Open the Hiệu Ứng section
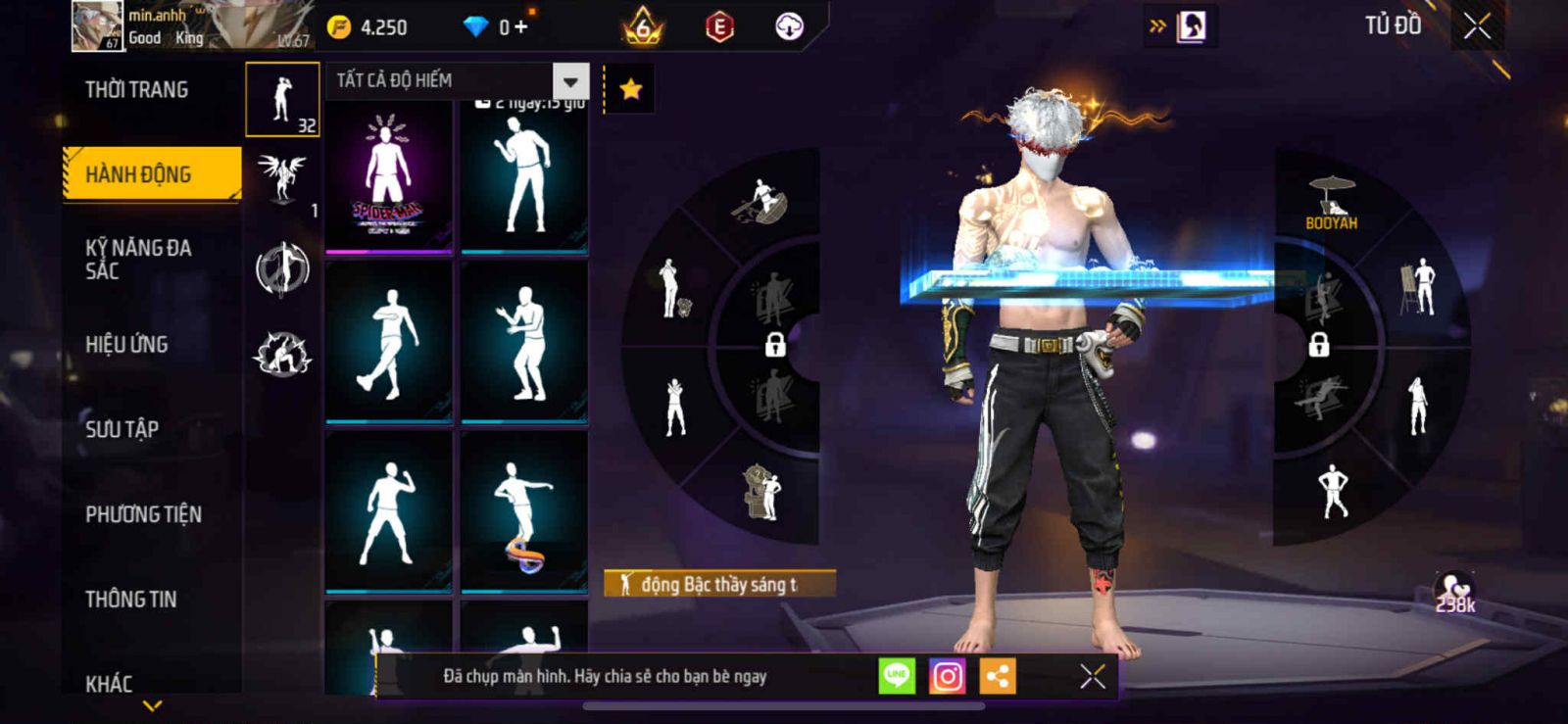This screenshot has width=1568, height=724. coord(126,344)
